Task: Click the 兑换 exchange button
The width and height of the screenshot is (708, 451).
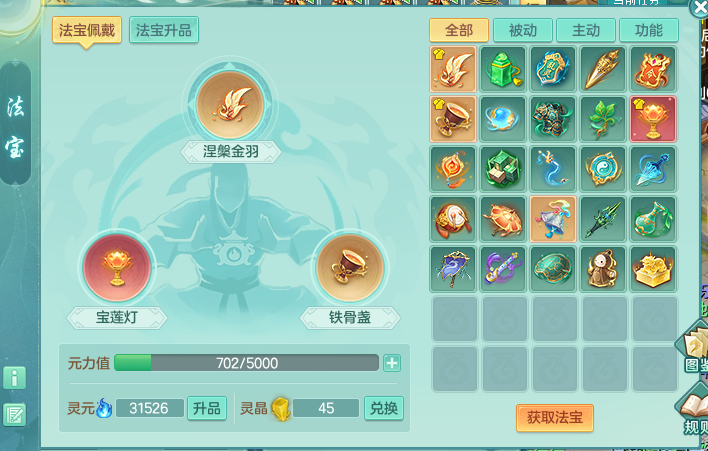Action: pyautogui.click(x=383, y=408)
